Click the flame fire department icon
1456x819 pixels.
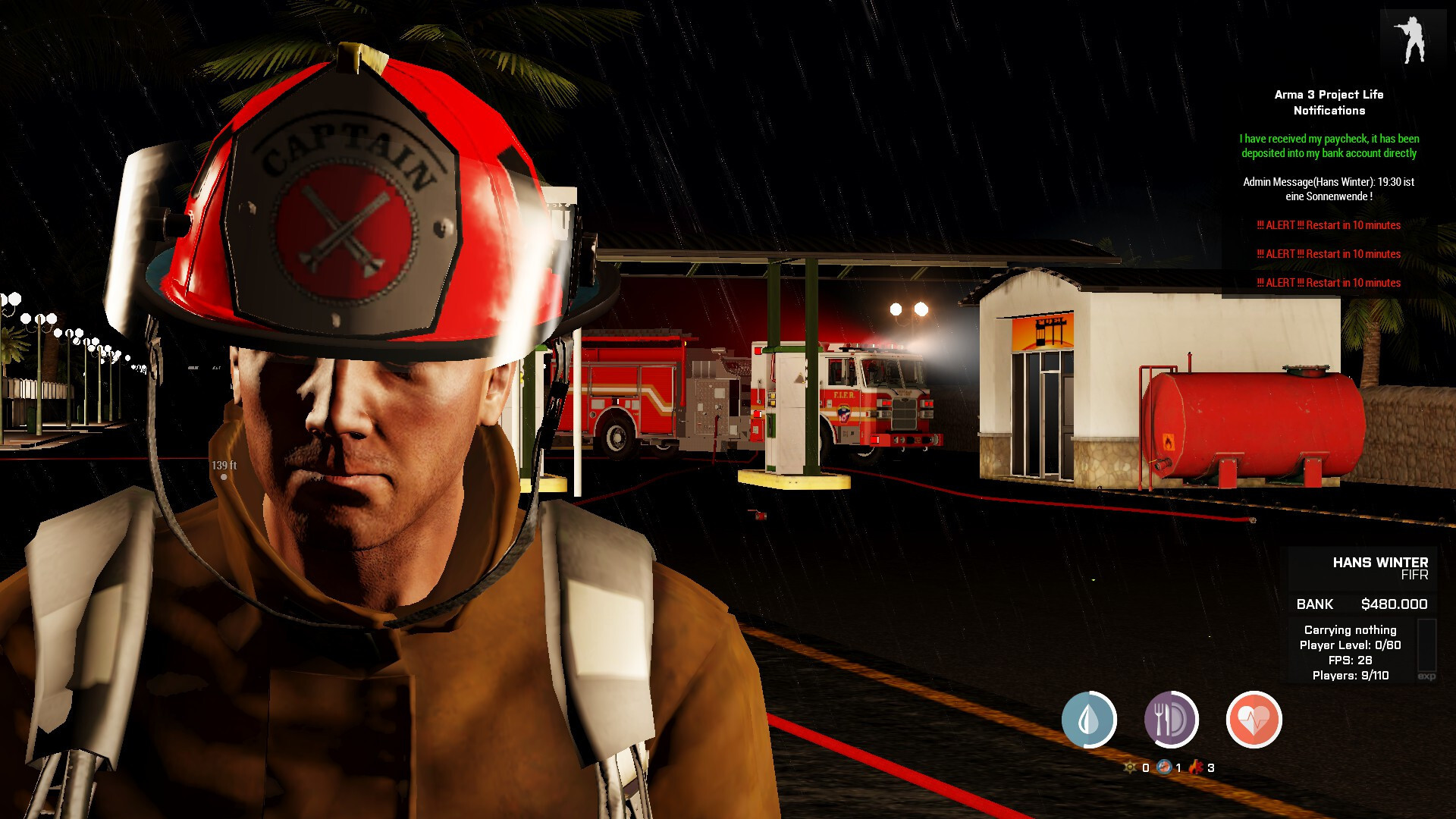[x=1196, y=767]
